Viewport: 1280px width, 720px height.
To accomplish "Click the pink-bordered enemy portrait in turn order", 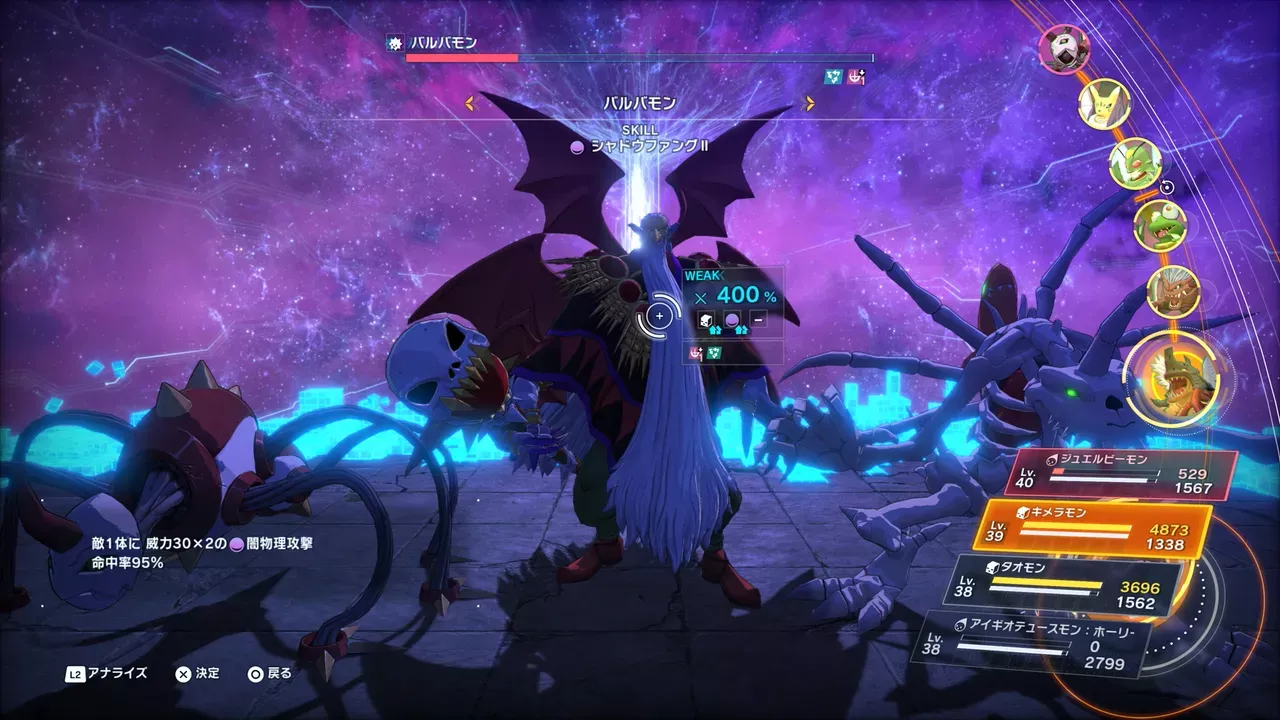I will click(1063, 49).
